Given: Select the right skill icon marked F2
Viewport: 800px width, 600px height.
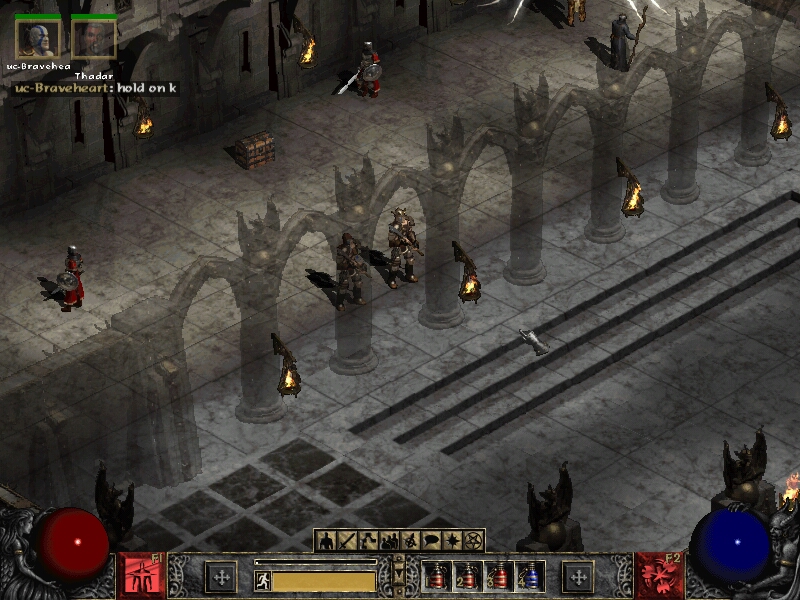Looking at the screenshot, I should pyautogui.click(x=658, y=576).
